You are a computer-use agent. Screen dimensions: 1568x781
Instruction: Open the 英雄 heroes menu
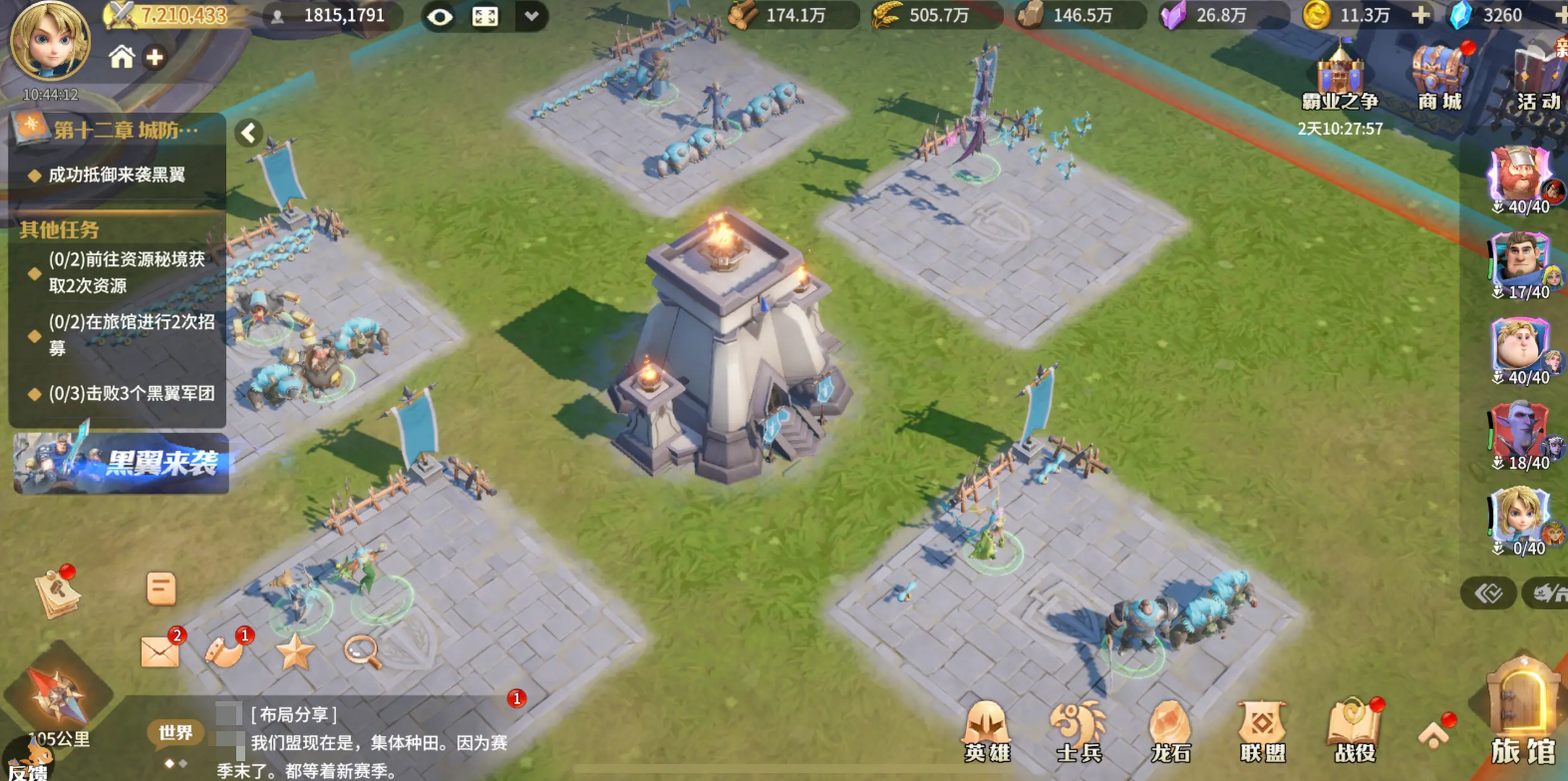tap(987, 730)
